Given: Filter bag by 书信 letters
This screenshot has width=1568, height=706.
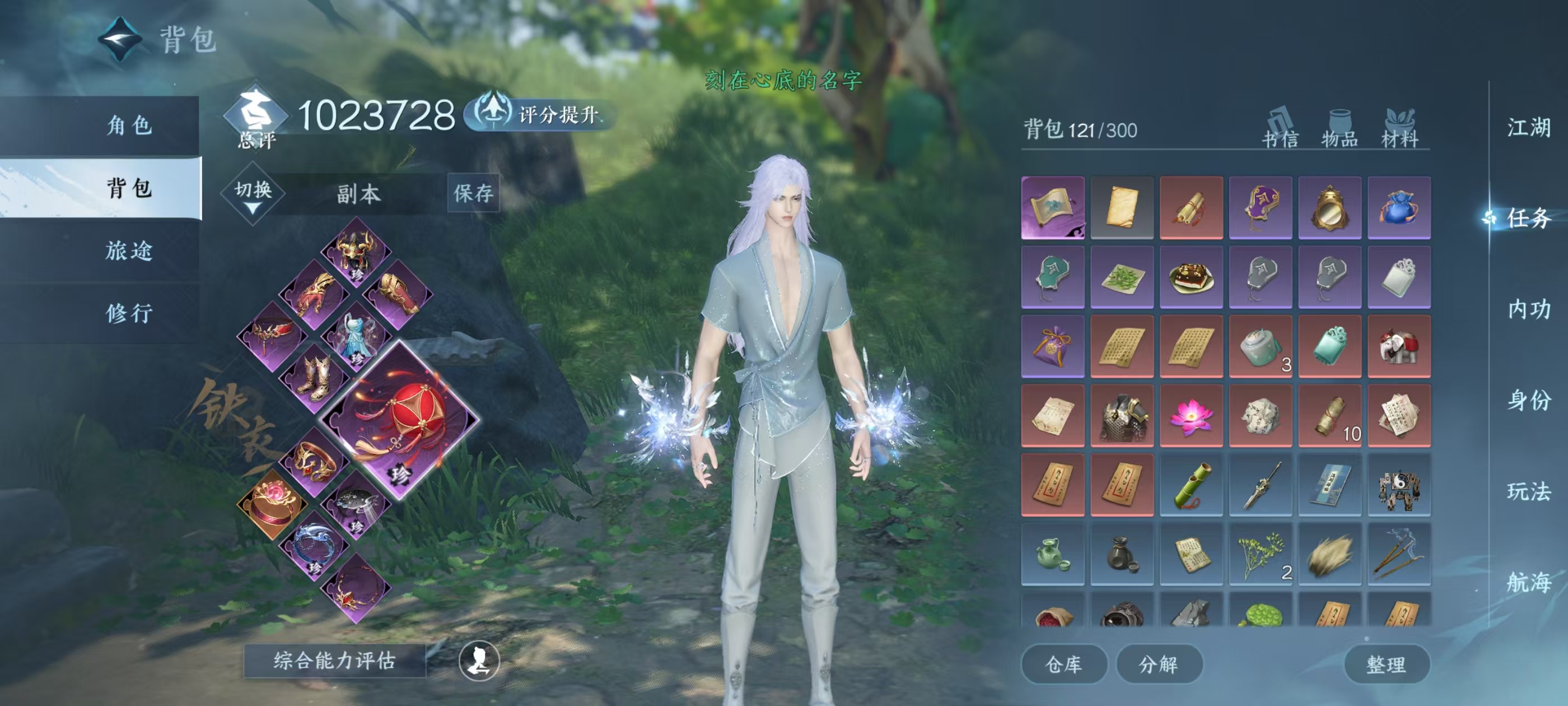Looking at the screenshot, I should 1280,129.
